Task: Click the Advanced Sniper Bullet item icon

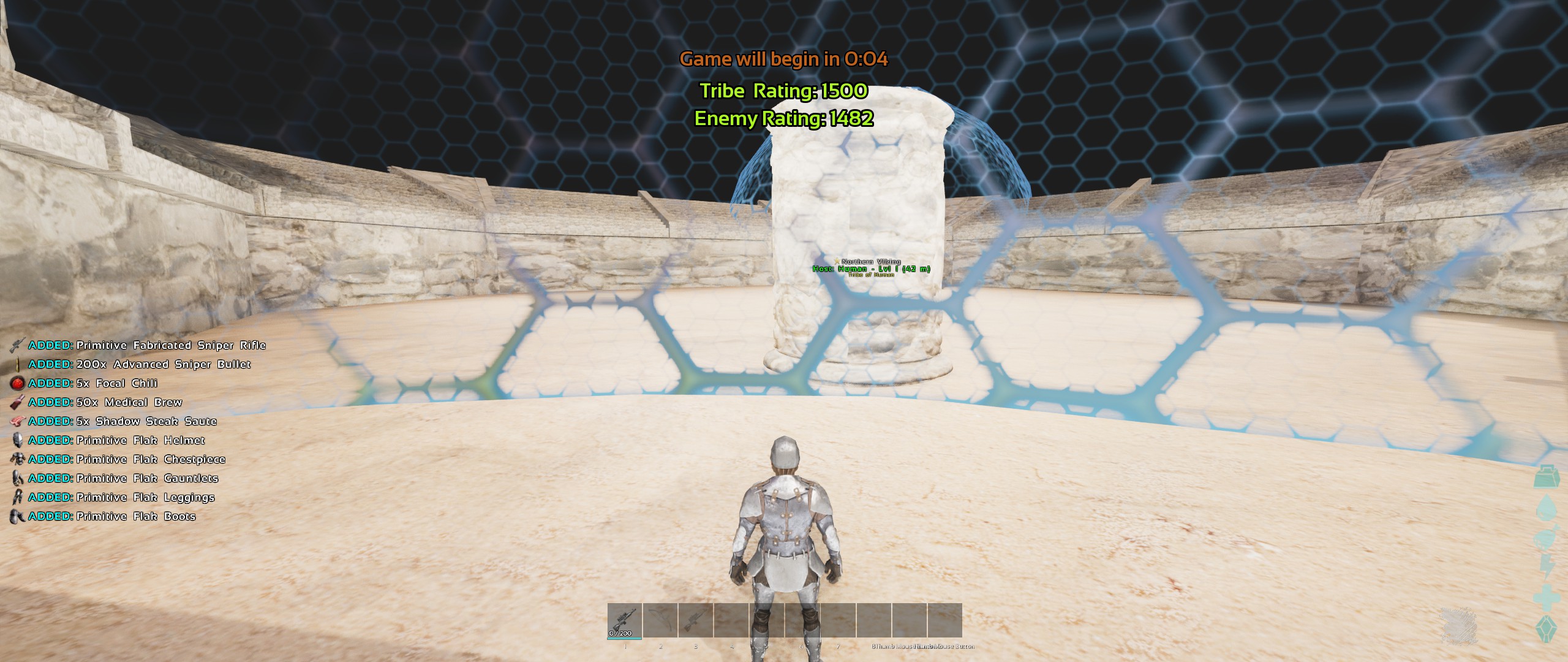Action: 18,364
